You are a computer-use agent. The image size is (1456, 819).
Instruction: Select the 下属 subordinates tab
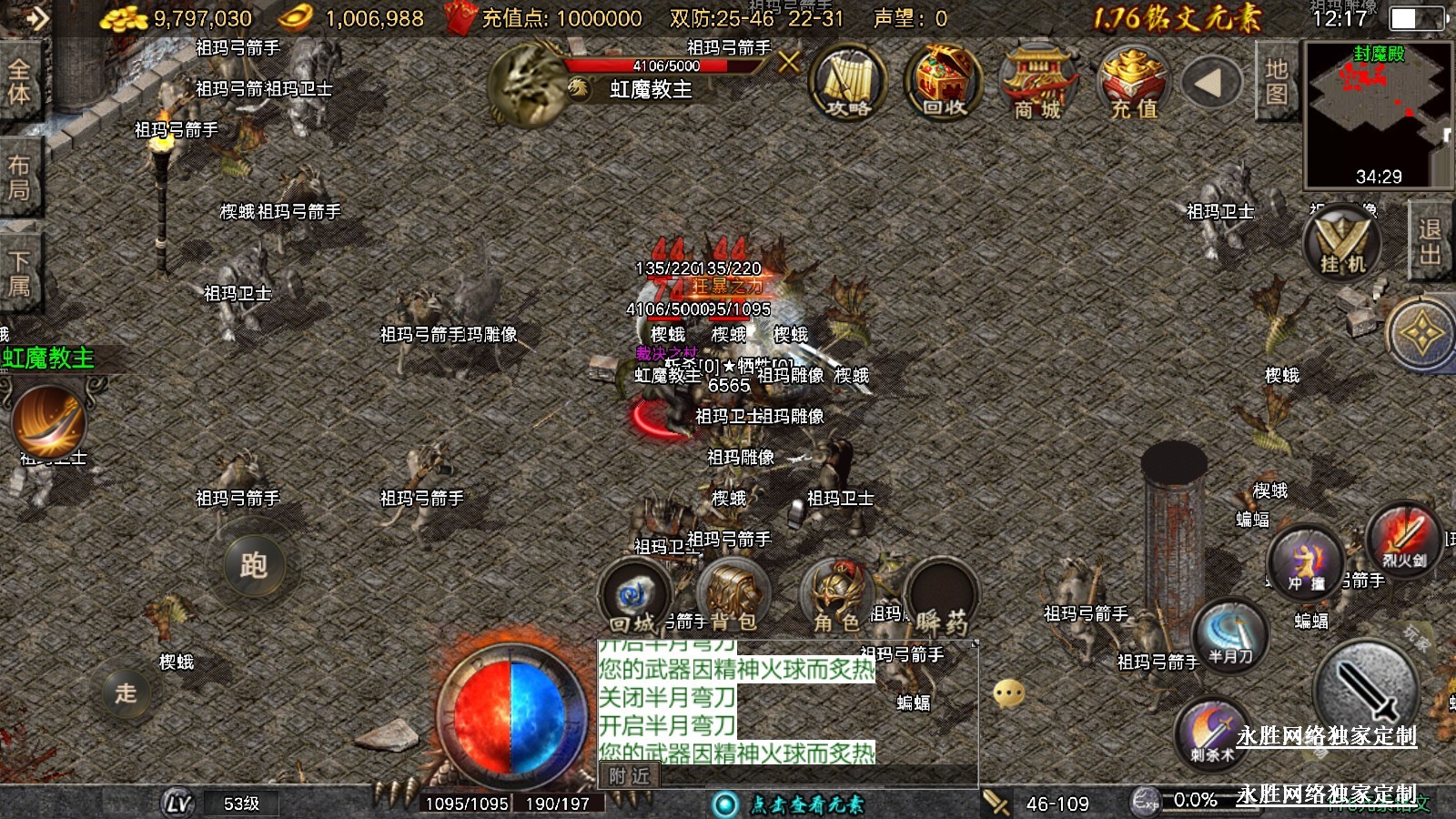pos(19,273)
